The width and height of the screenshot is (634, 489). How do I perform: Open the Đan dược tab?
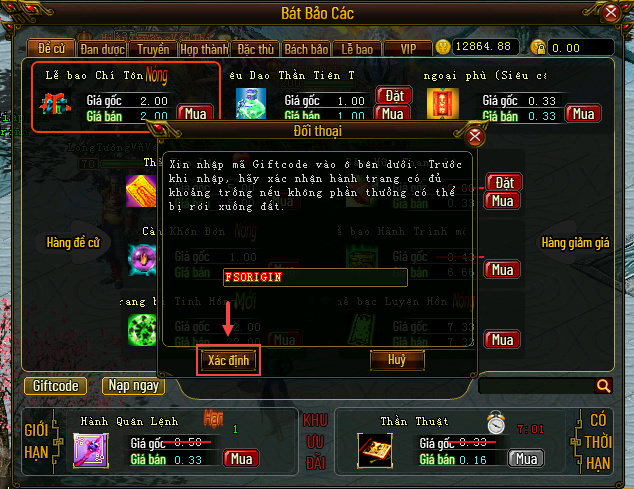point(103,48)
